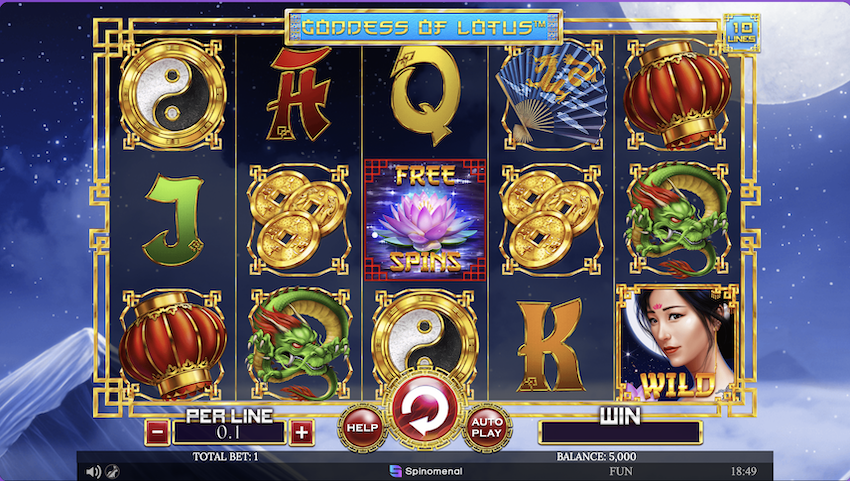This screenshot has width=850, height=481.
Task: Decrease the per line bet
Action: point(157,433)
